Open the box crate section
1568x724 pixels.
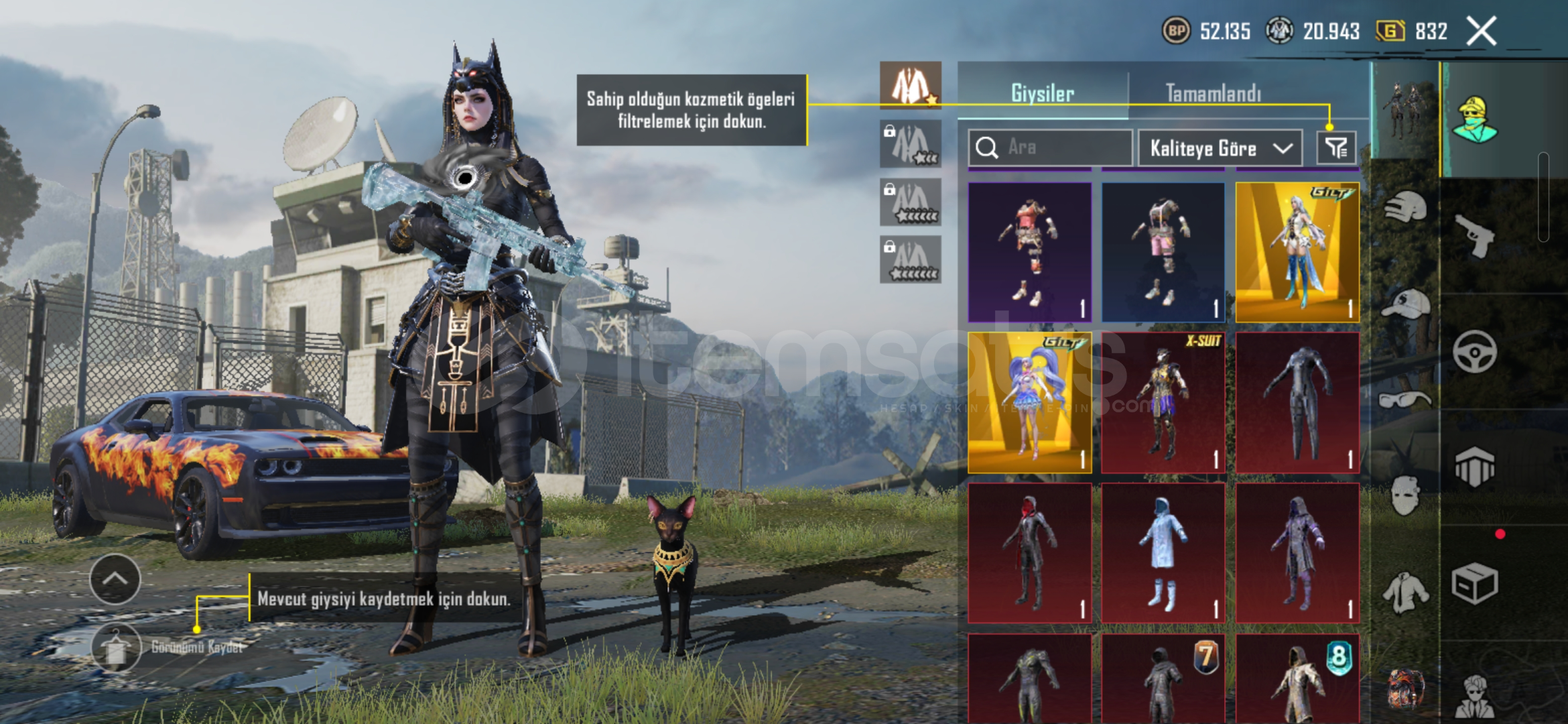coord(1474,583)
